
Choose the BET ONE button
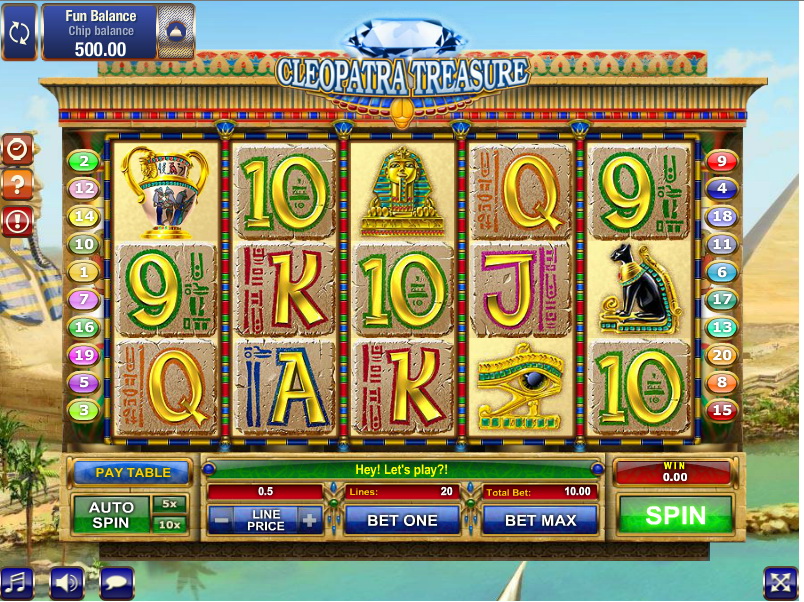point(402,520)
